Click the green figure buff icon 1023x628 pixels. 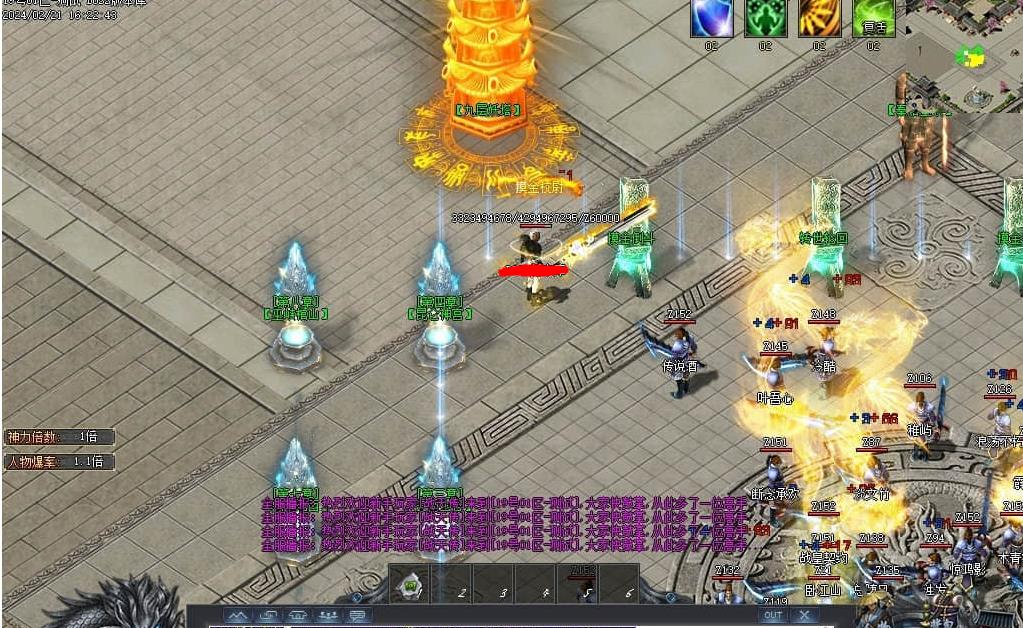click(x=766, y=18)
